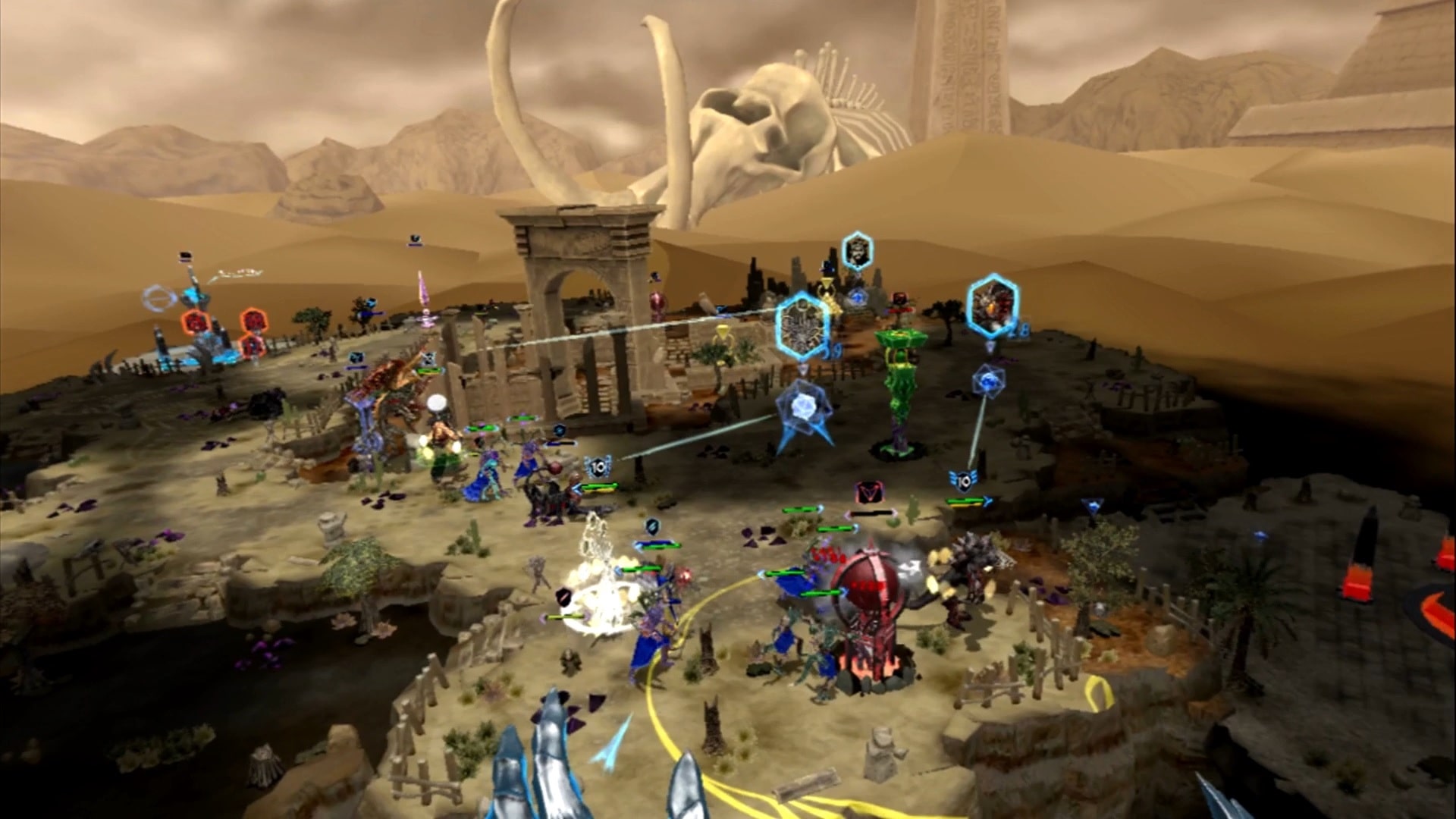Click the faceted crystal orb near the green tower
The height and width of the screenshot is (819, 1456).
pyautogui.click(x=803, y=407)
